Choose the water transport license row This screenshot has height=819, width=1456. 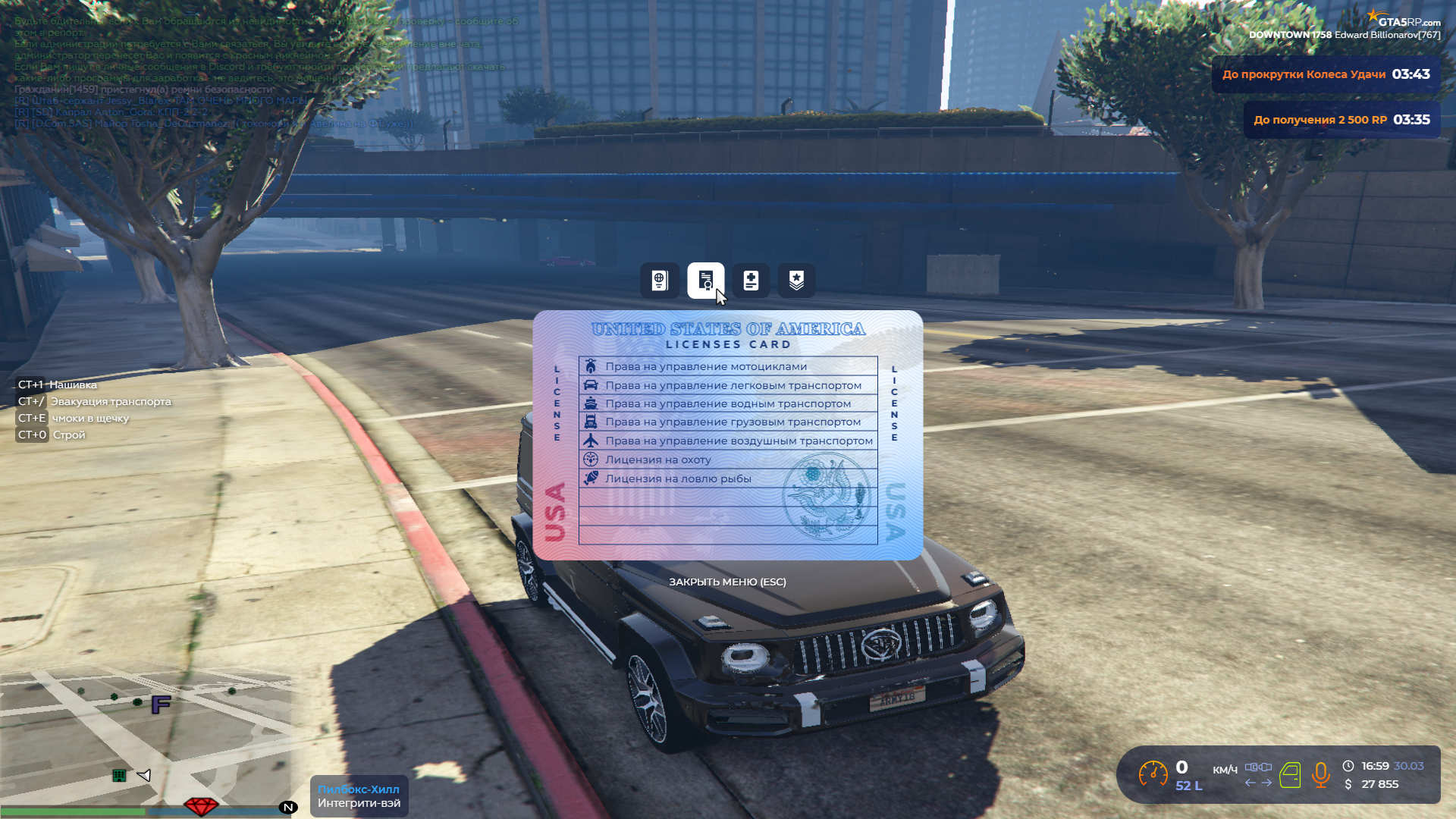pos(728,403)
